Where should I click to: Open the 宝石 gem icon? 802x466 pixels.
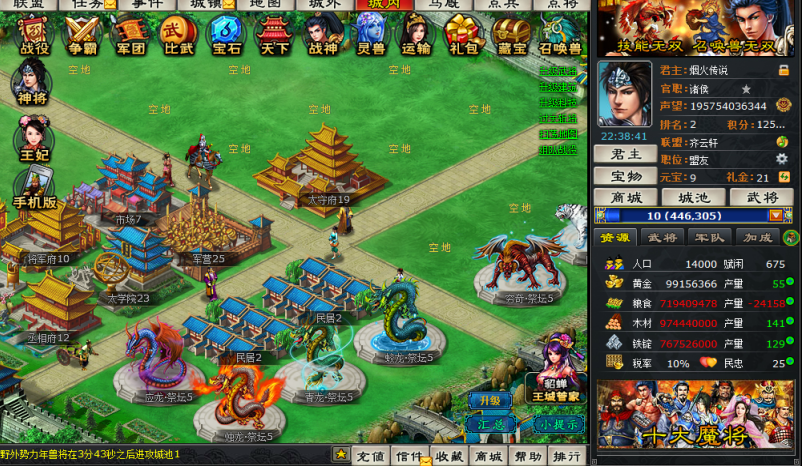(x=225, y=35)
